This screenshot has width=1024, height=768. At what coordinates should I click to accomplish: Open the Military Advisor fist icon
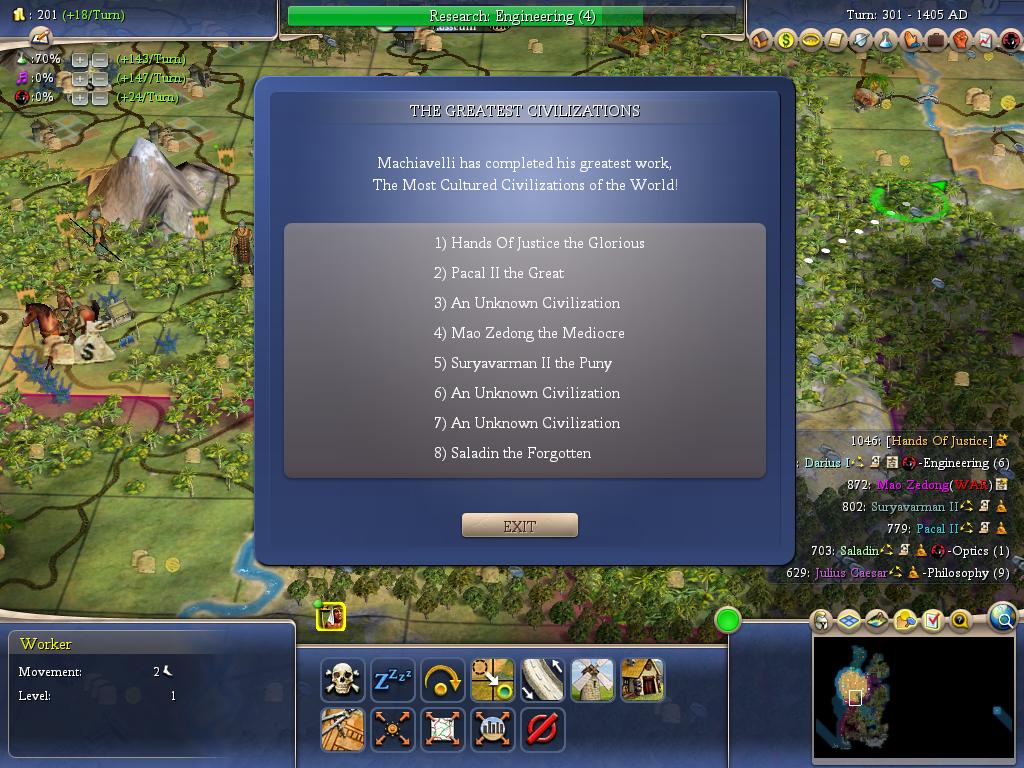(x=961, y=41)
